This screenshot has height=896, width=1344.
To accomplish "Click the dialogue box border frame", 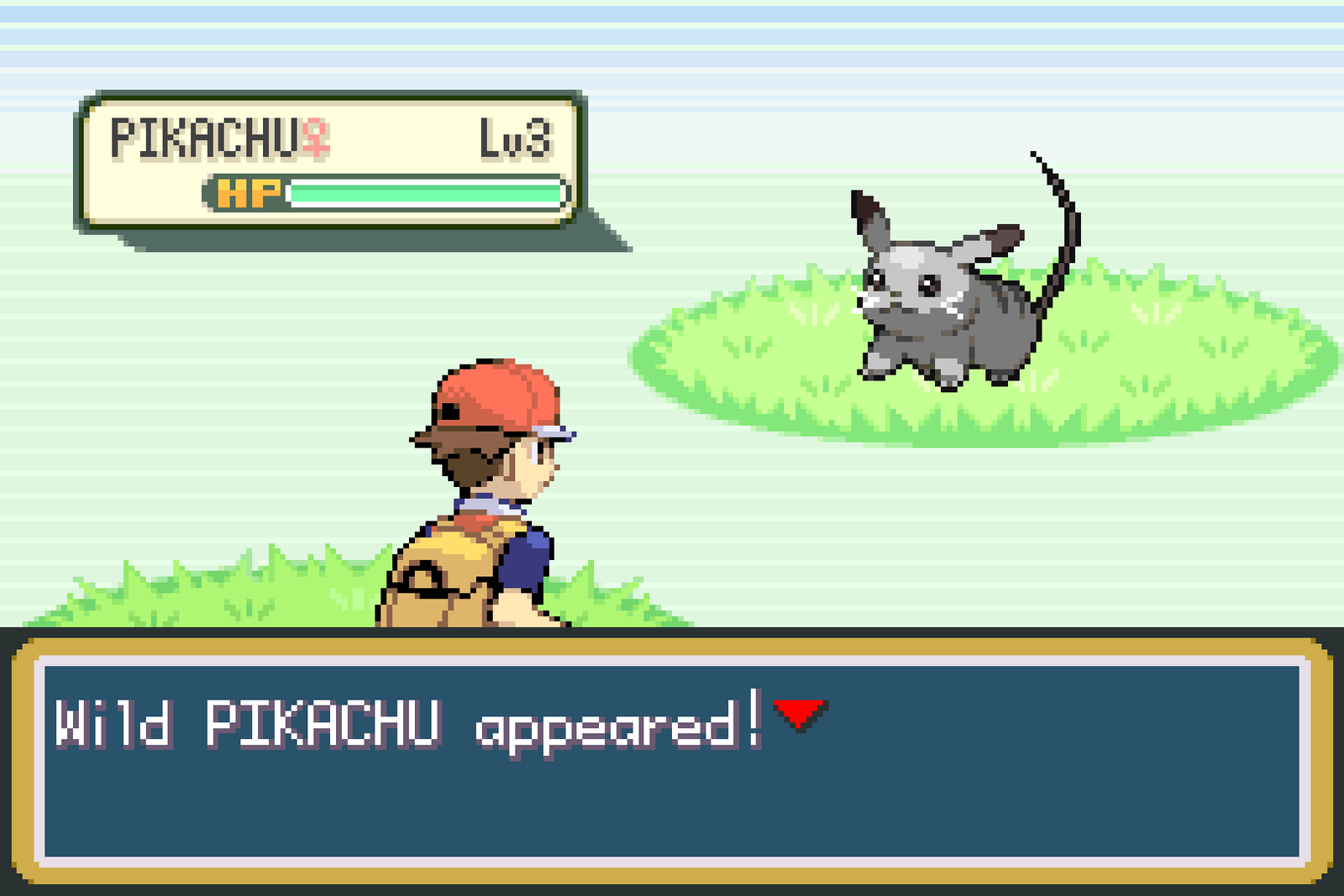I will 672,647.
